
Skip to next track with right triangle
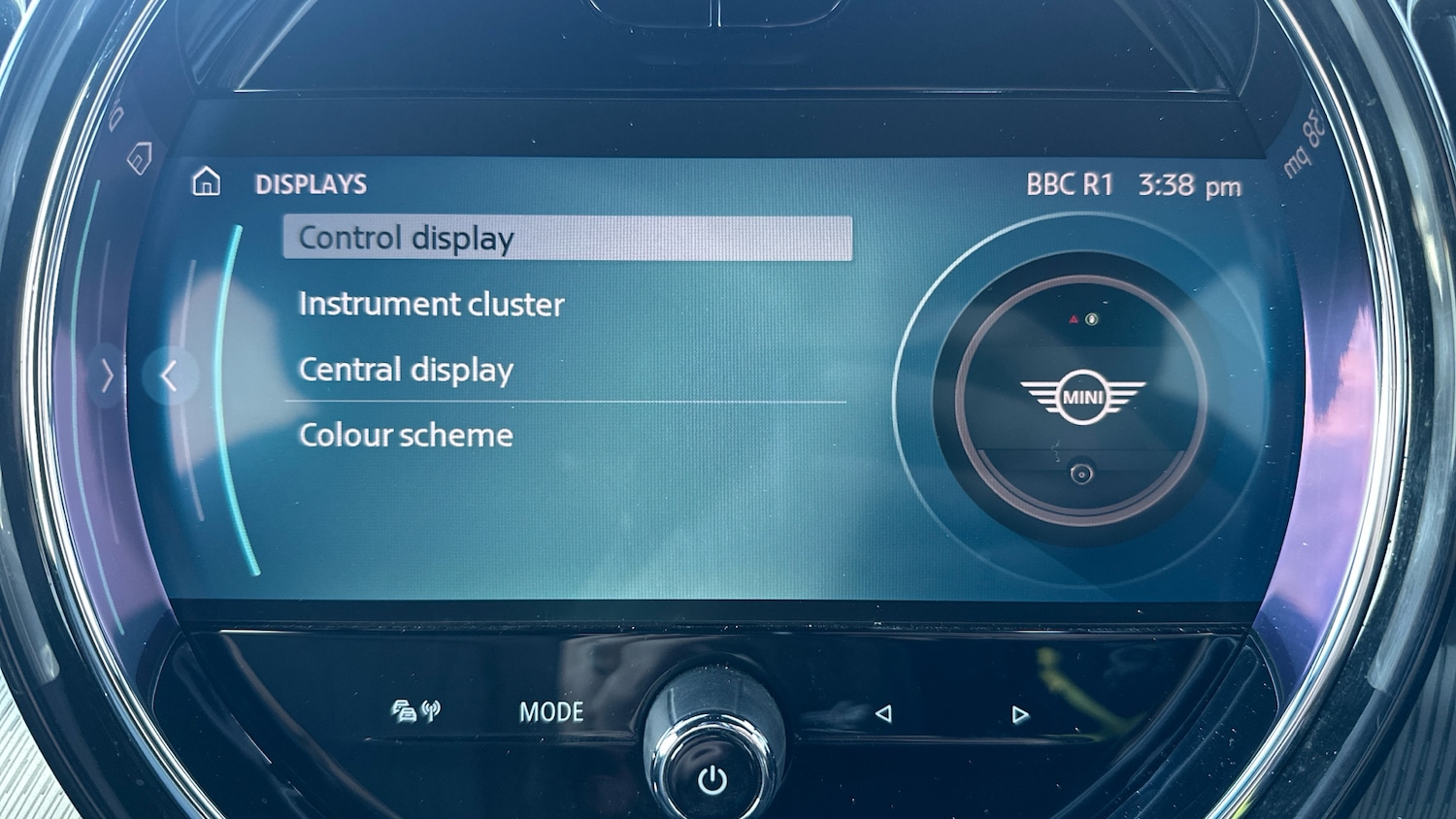click(1019, 715)
